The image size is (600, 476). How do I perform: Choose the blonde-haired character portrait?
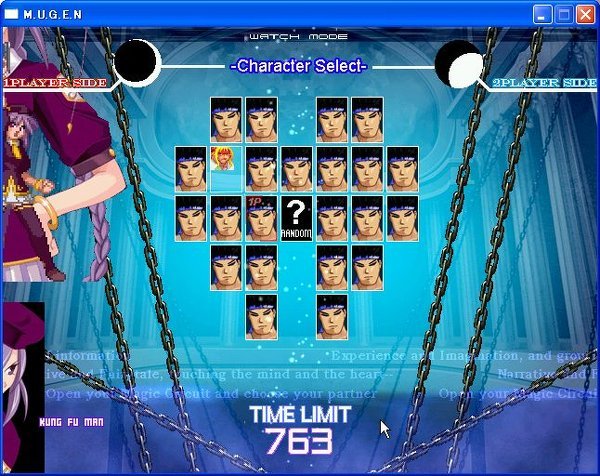coord(225,159)
